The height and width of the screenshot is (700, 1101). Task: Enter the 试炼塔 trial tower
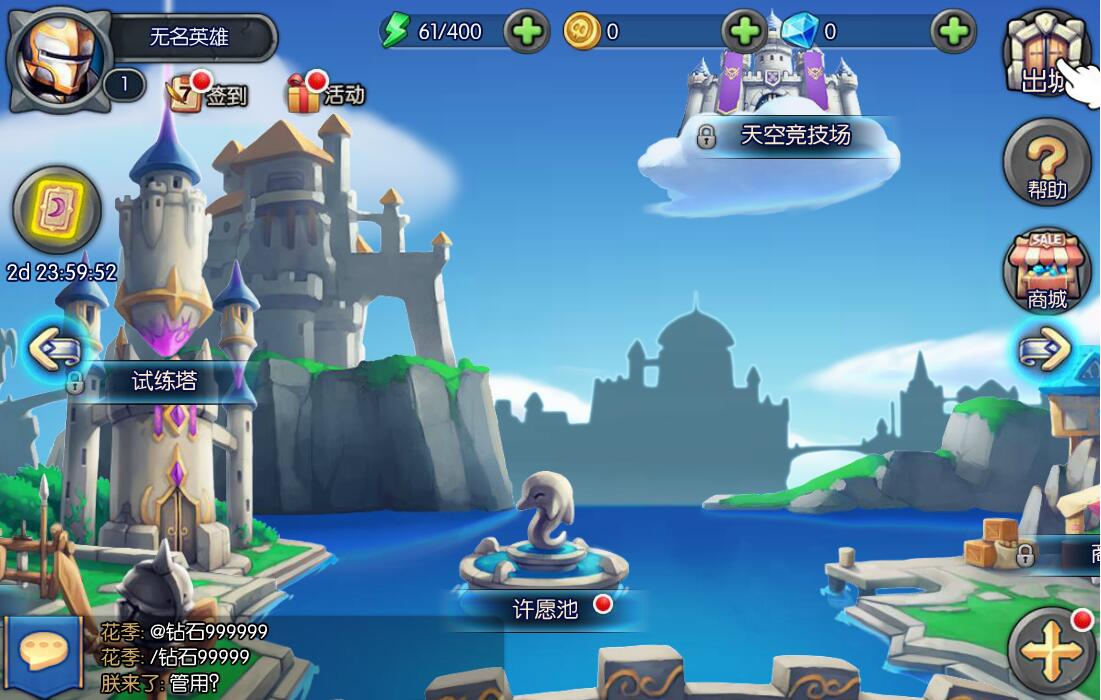[165, 381]
